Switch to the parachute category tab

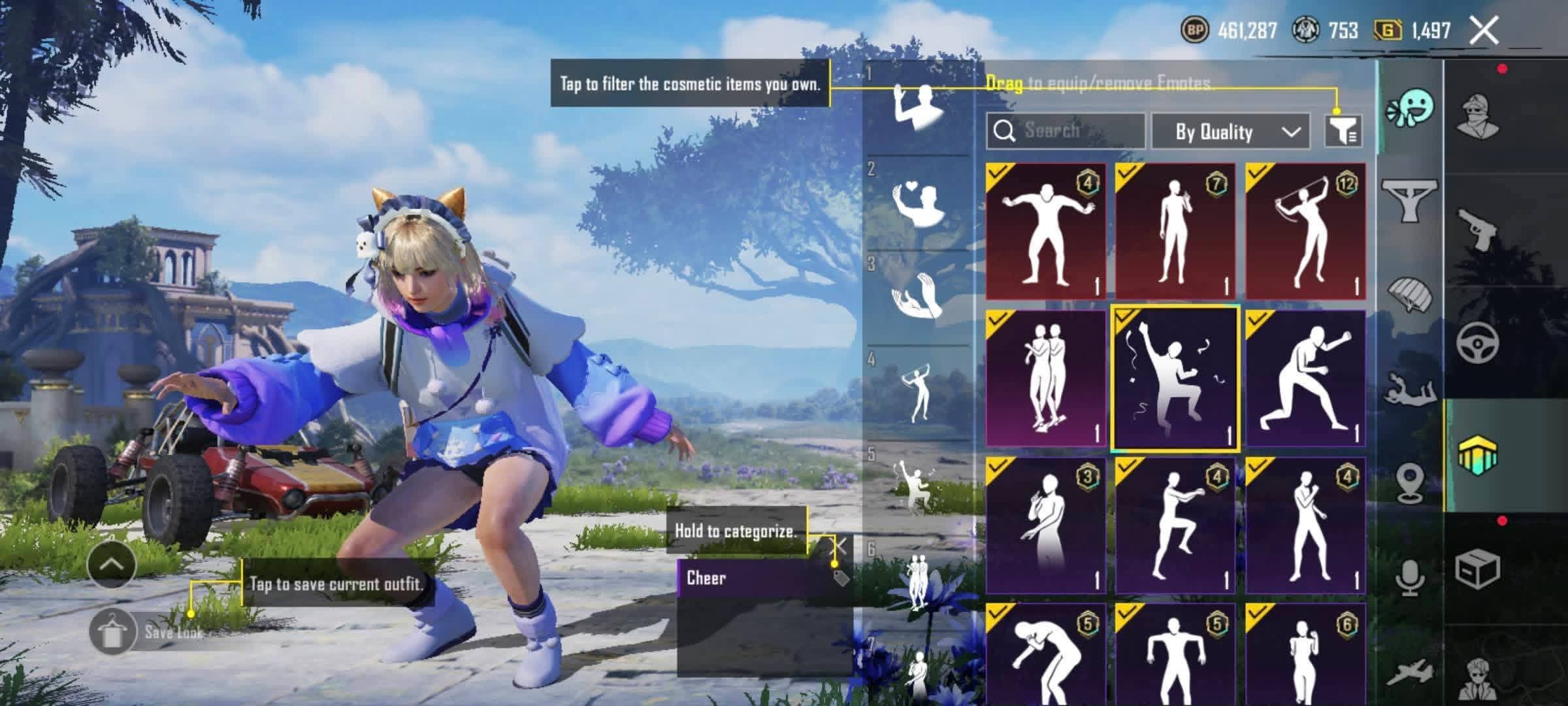1411,294
